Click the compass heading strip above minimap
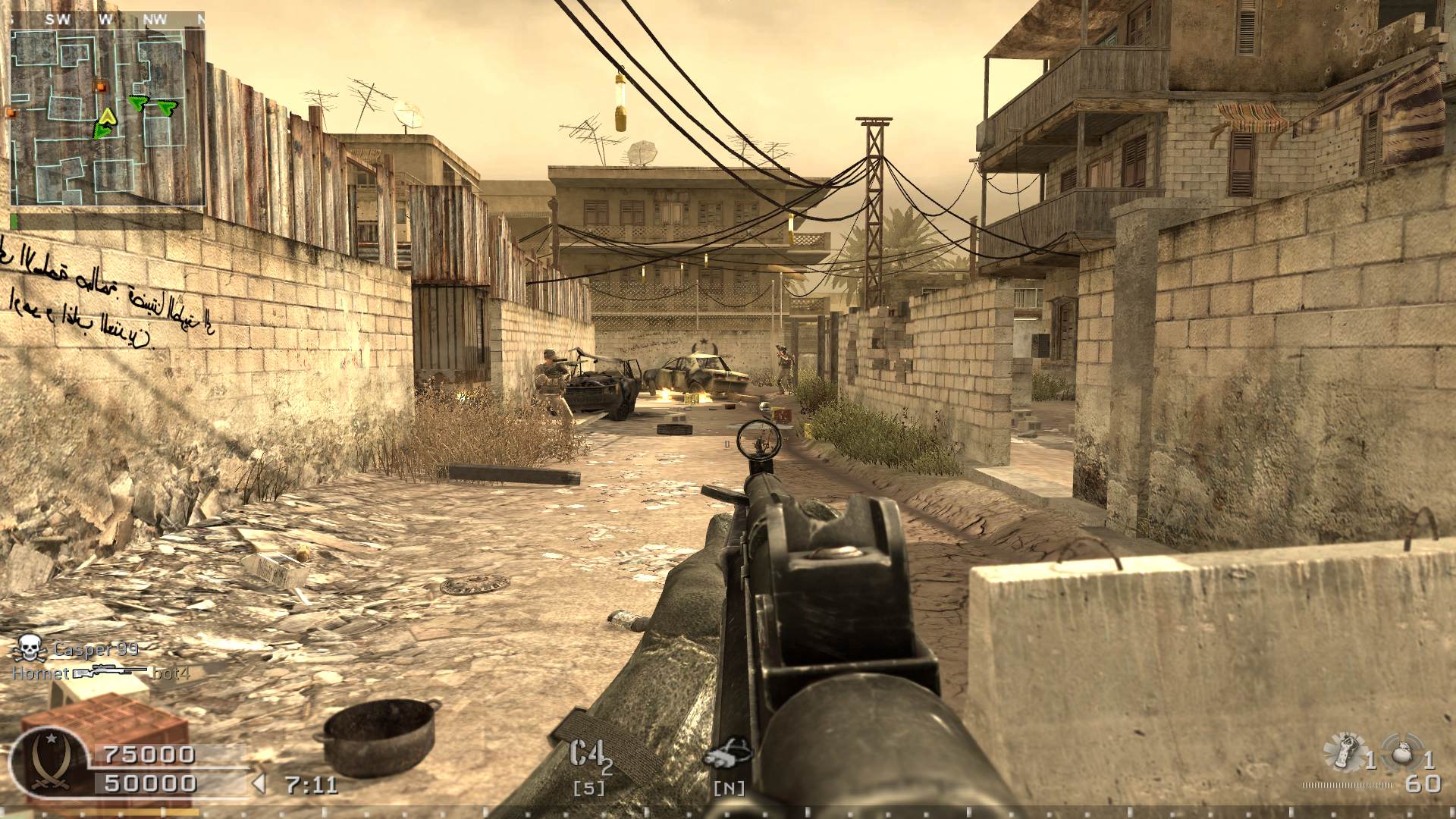This screenshot has height=819, width=1456. (x=108, y=20)
